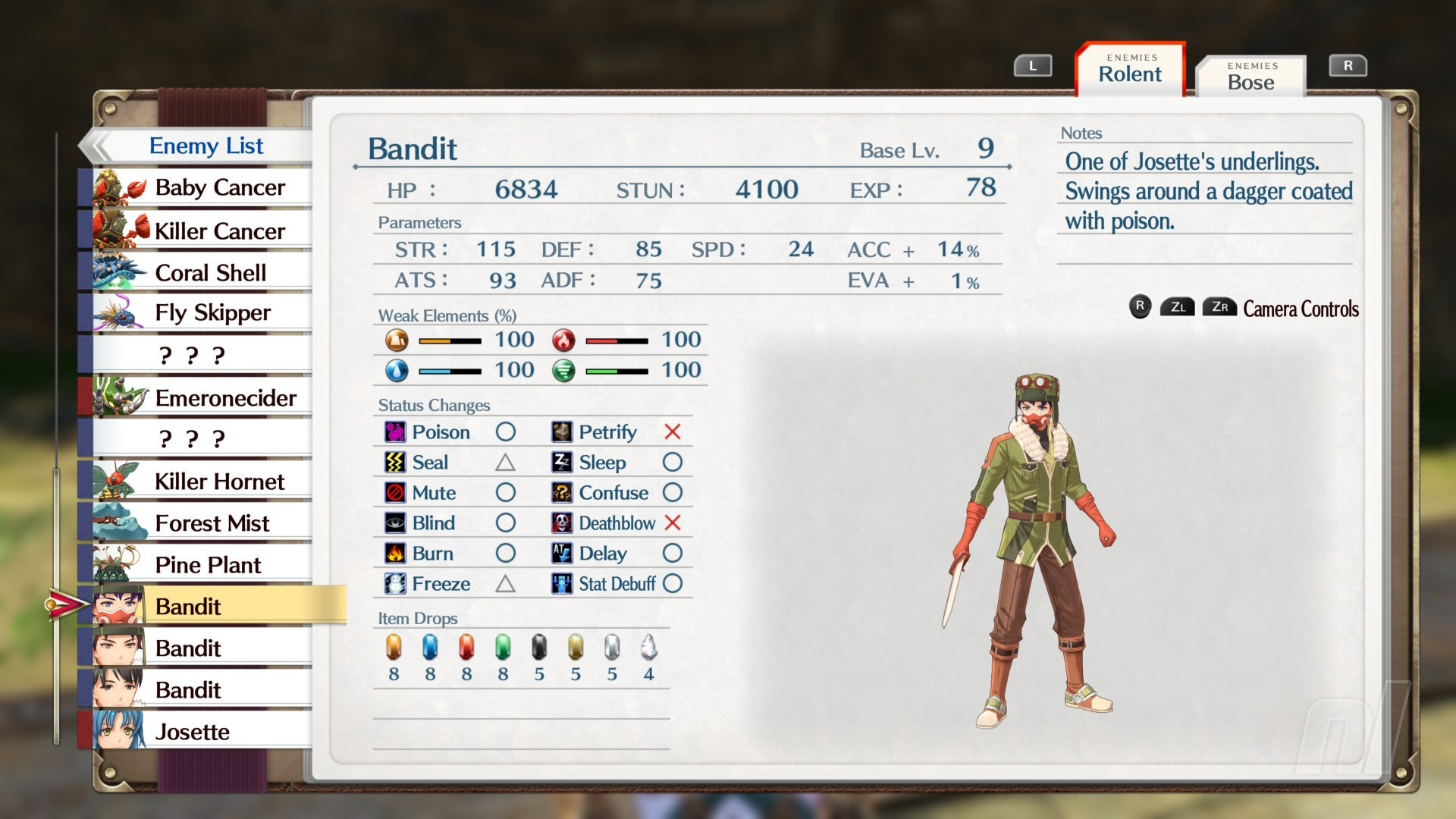The height and width of the screenshot is (819, 1456).
Task: Select the Killer Cancer entry
Action: [202, 231]
